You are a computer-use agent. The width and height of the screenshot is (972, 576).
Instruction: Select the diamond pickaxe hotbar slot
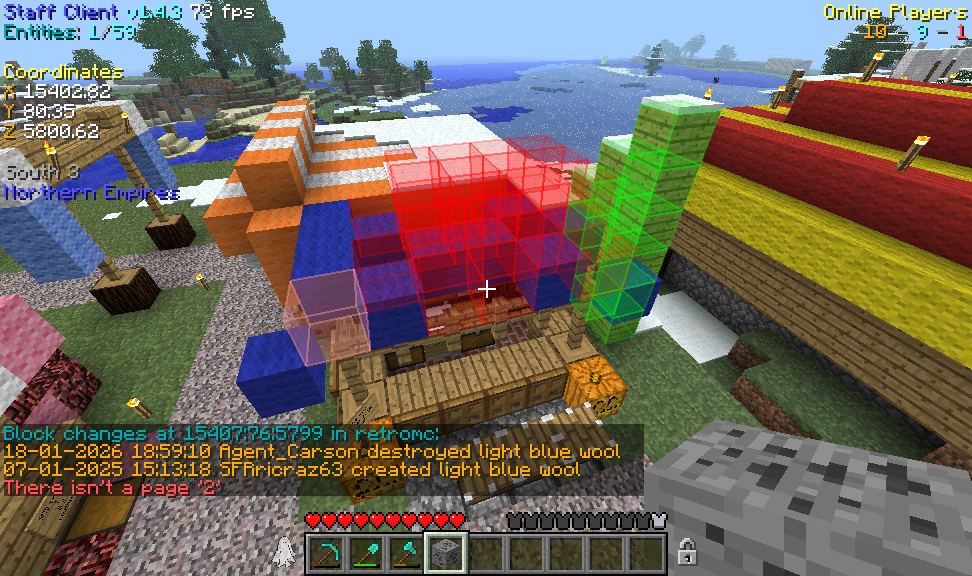point(327,553)
